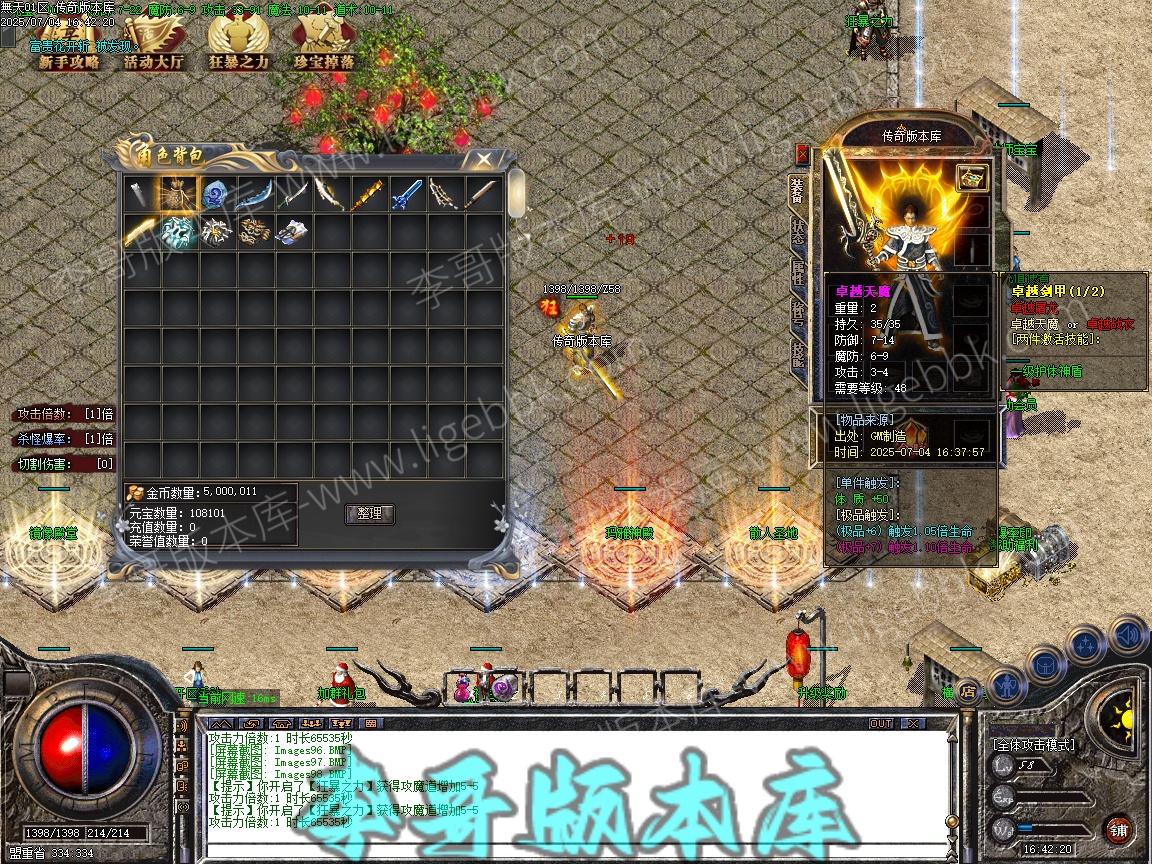Select the golden spiked club item
The image size is (1152, 864).
[x=369, y=194]
